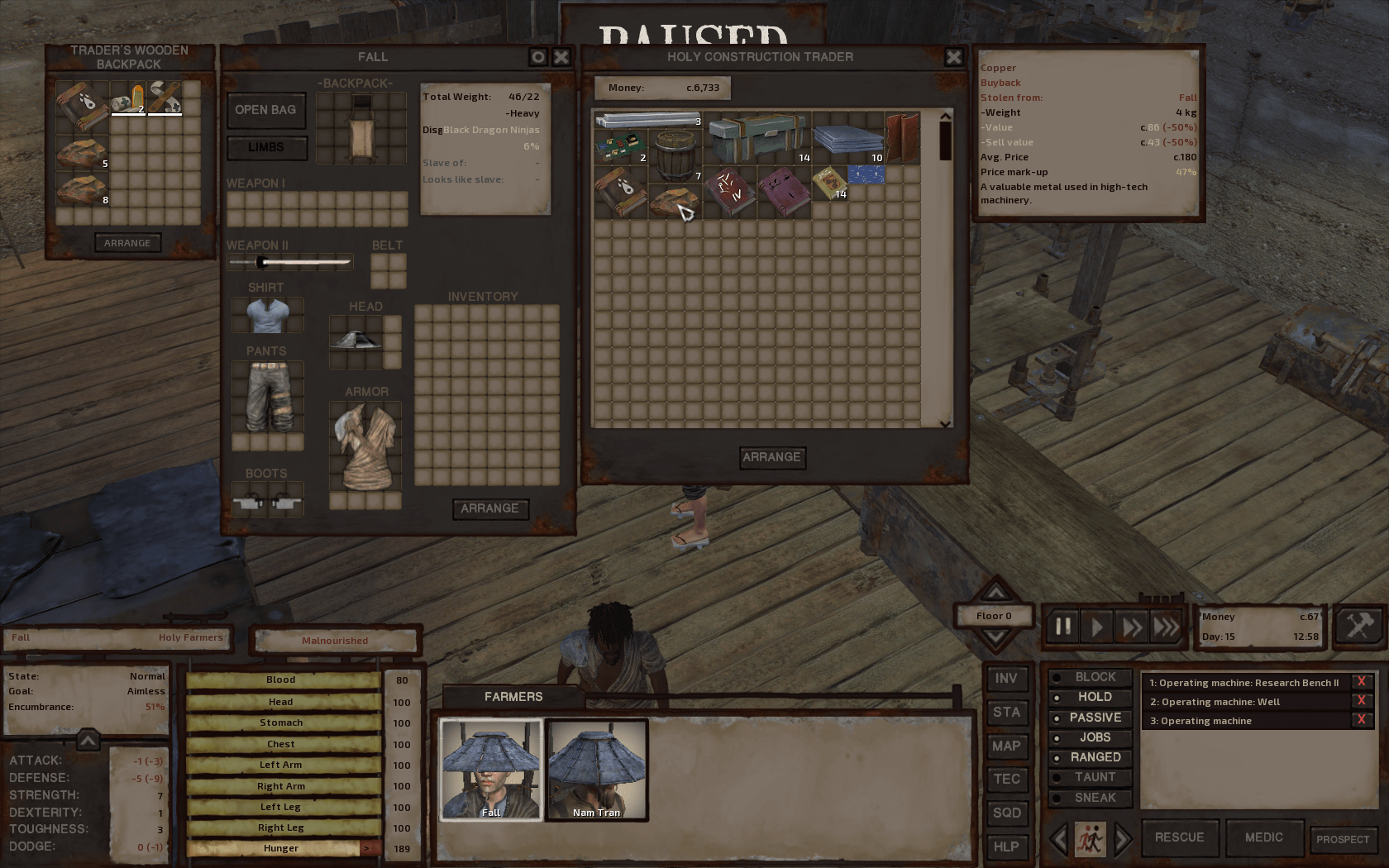
Task: Raise view with the Floor 0 up arrow
Action: pos(995,592)
